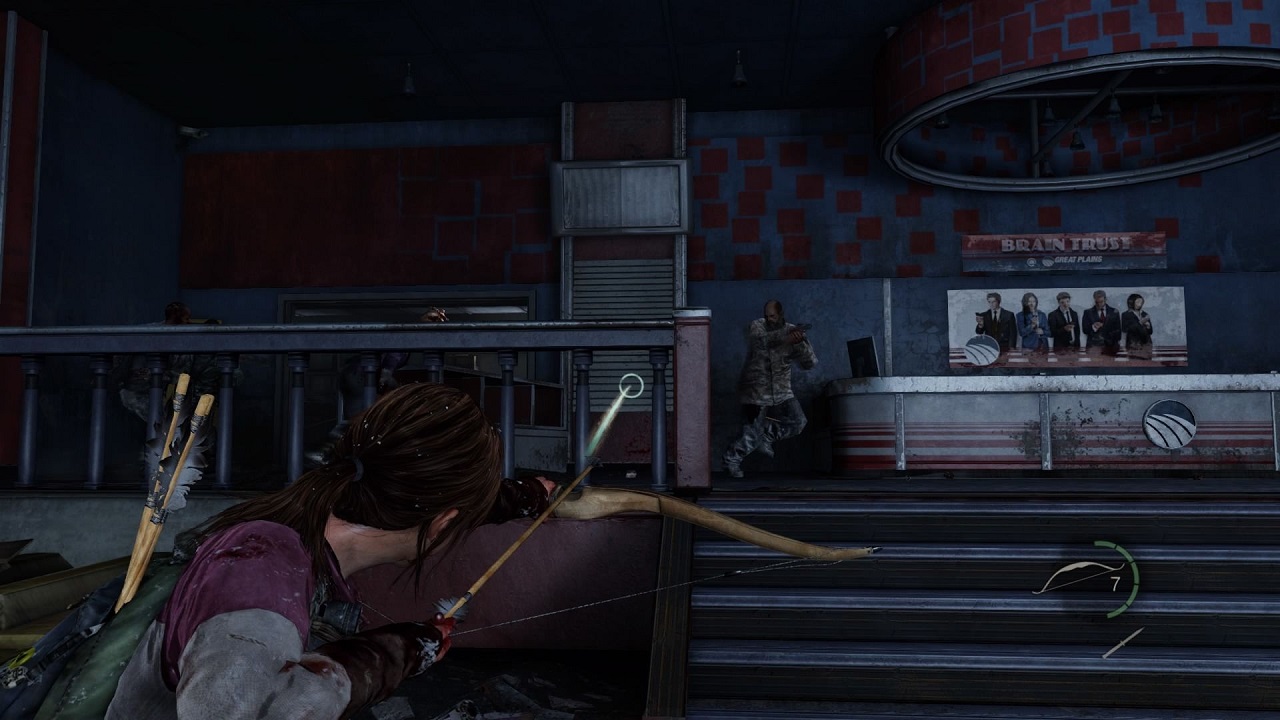
Task: Click the arrow ammo icon below the bow
Action: click(x=1122, y=643)
